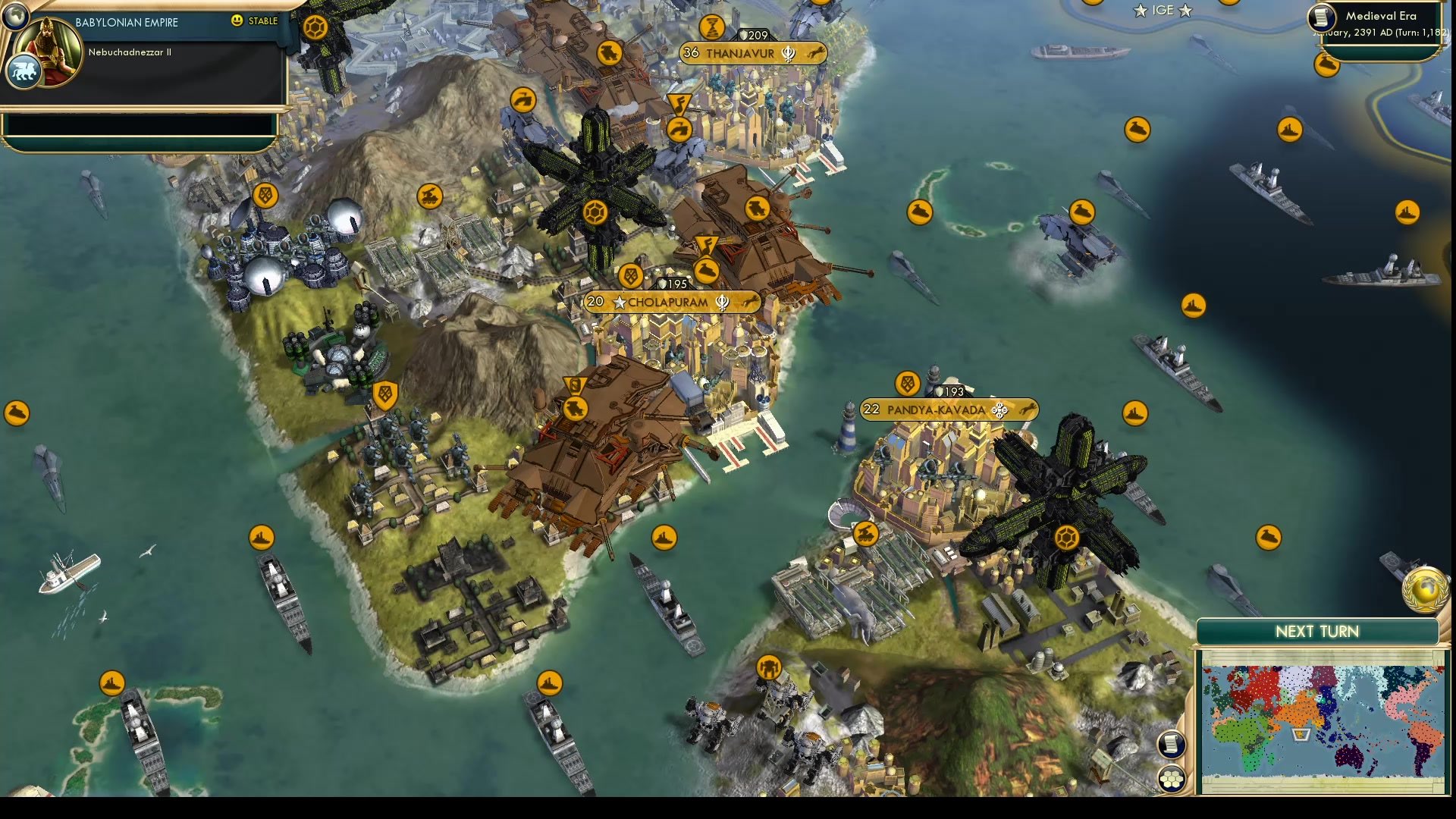Click the city-state star next to IGE
Viewport: 1456px width, 819px height.
click(x=1139, y=11)
